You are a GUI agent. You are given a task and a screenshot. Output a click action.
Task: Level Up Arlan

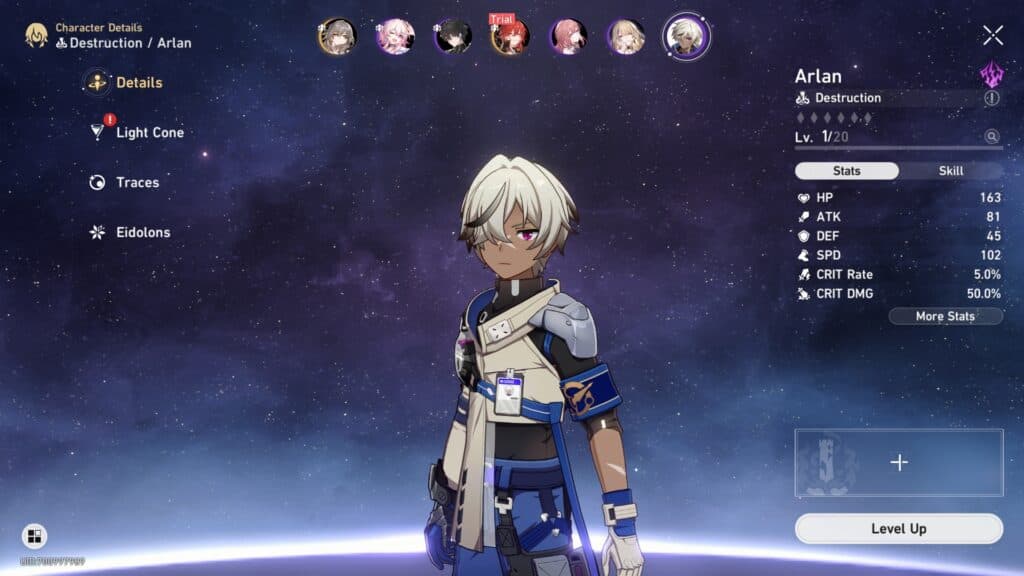pos(898,529)
